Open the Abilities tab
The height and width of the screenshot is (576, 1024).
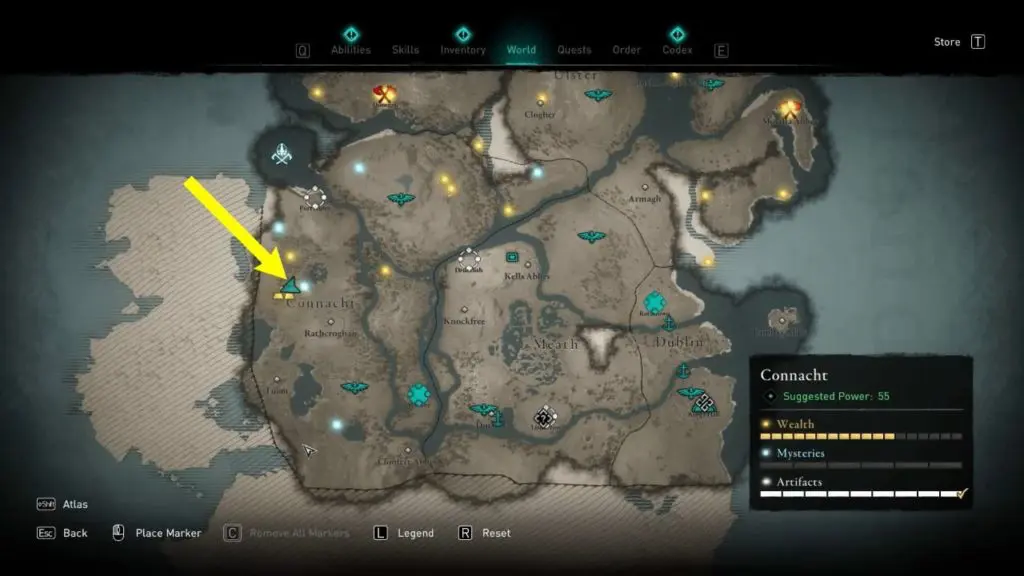pyautogui.click(x=350, y=50)
